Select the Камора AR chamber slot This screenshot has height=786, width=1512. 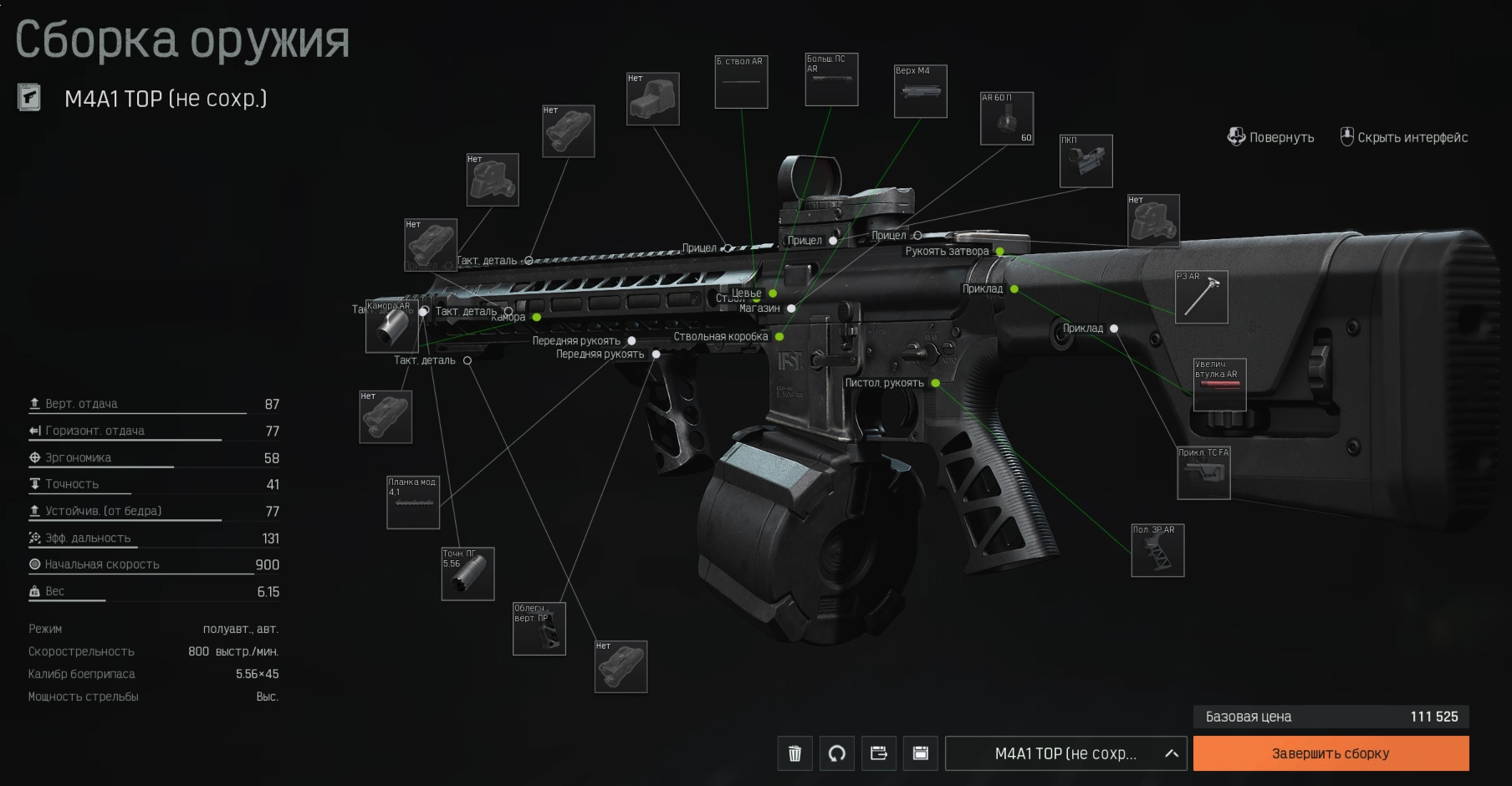[x=391, y=326]
